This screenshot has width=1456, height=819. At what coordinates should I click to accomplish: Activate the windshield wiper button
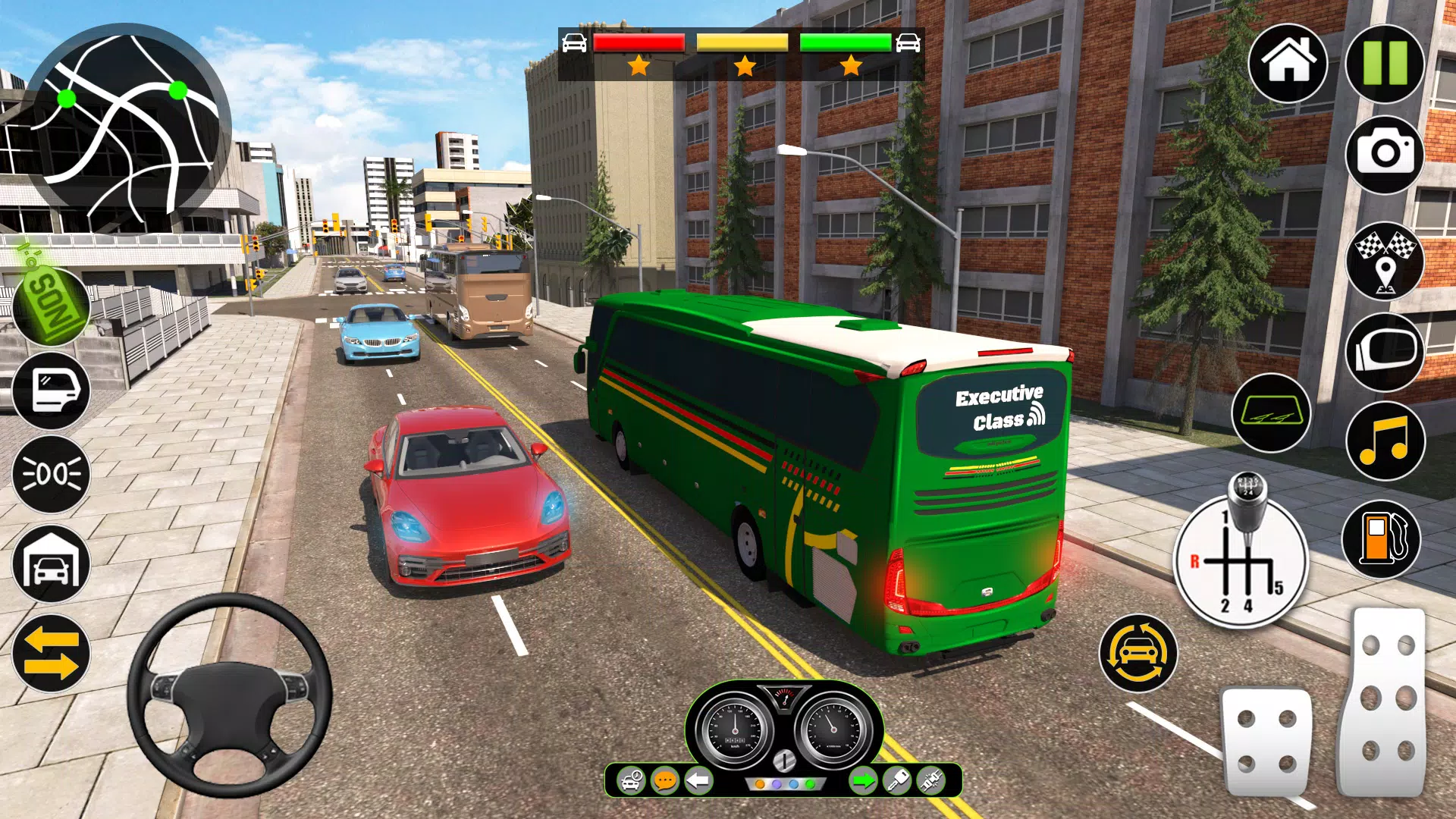tap(1271, 413)
